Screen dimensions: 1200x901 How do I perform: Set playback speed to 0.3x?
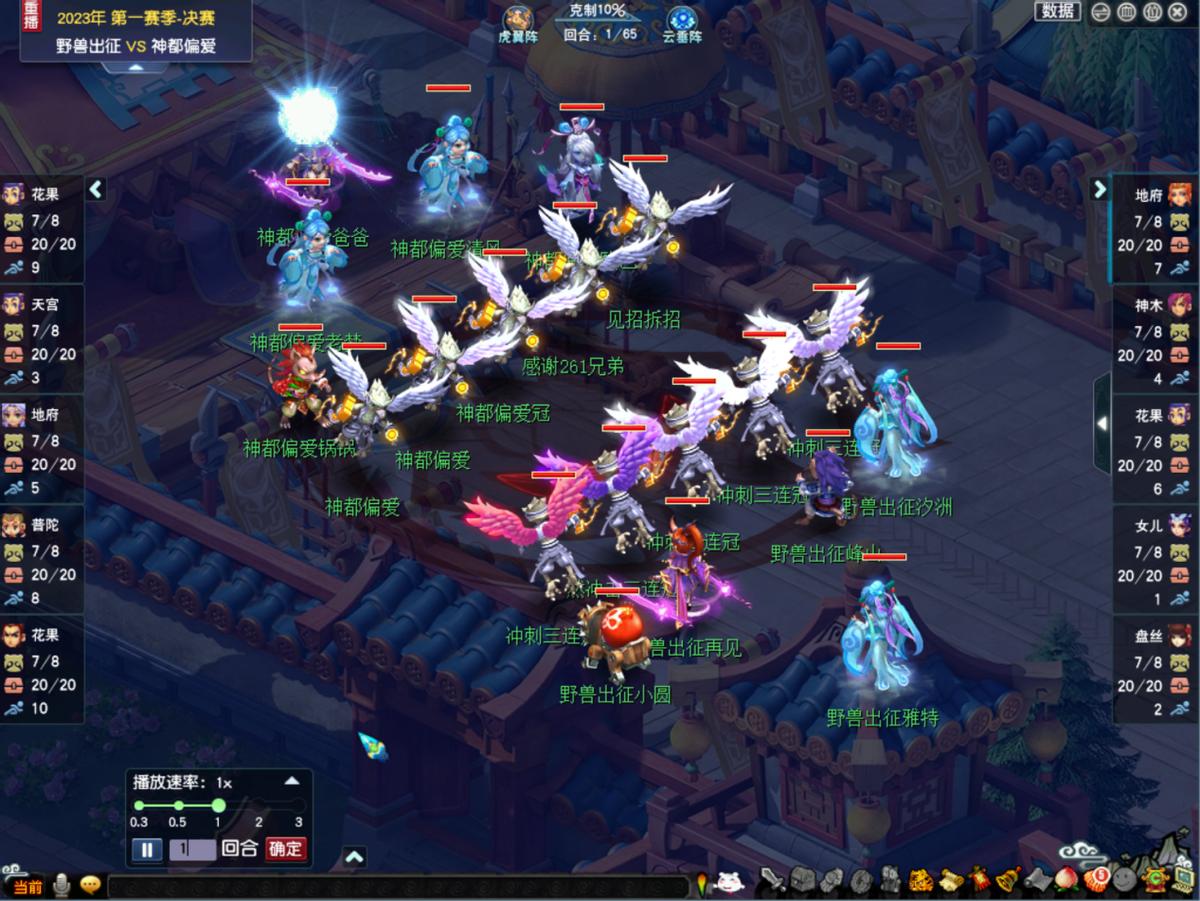[x=139, y=805]
